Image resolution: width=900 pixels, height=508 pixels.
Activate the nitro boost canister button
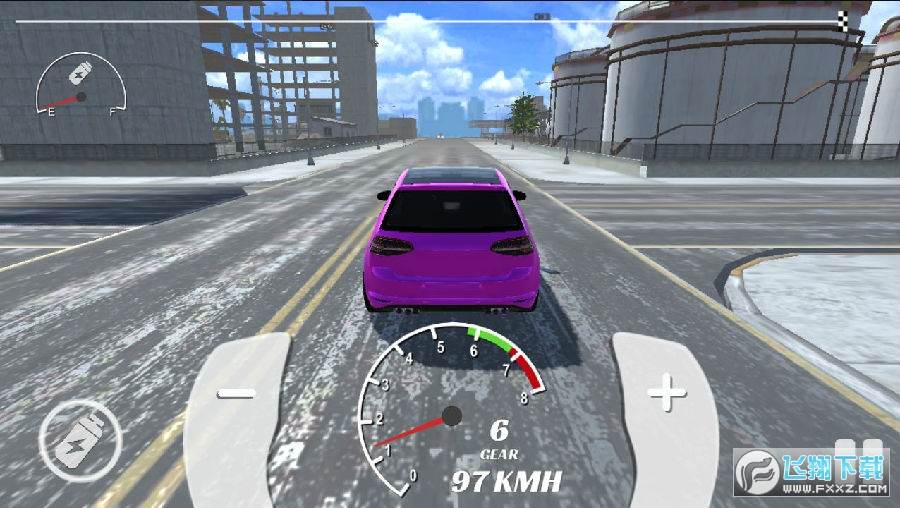pos(79,440)
